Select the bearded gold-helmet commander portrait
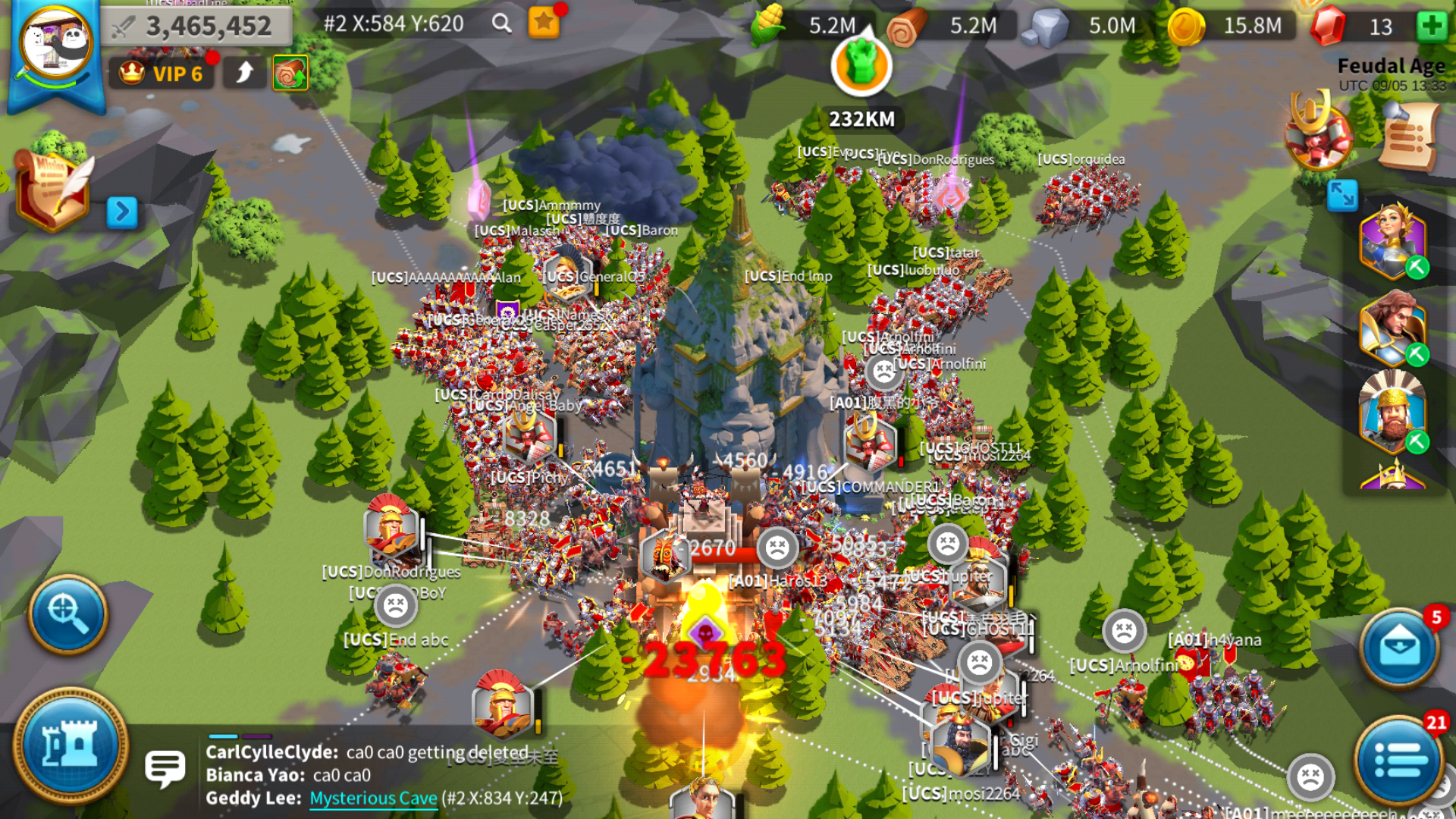This screenshot has height=819, width=1456. click(1392, 413)
